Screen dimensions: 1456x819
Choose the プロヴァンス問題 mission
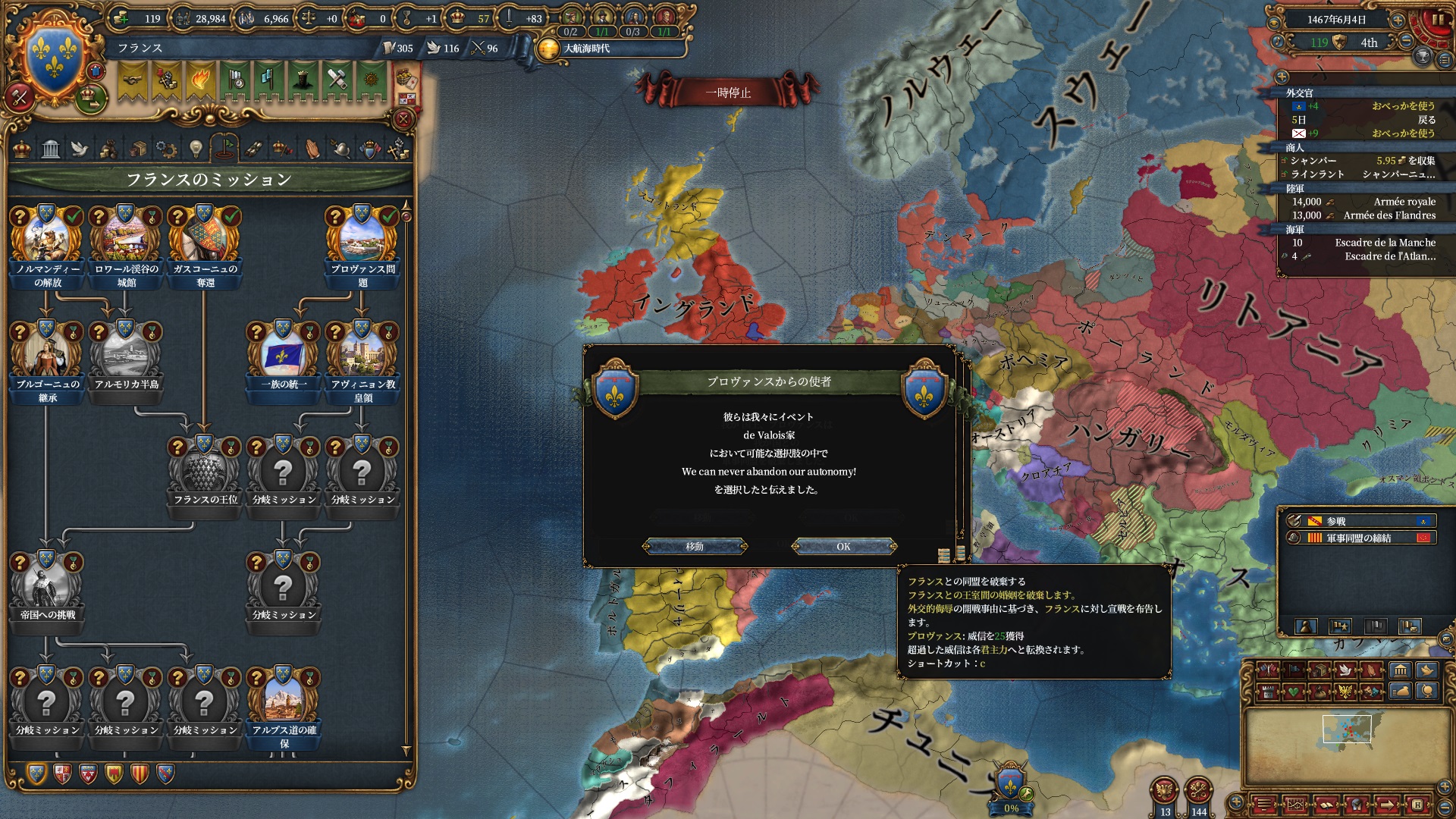tap(362, 244)
